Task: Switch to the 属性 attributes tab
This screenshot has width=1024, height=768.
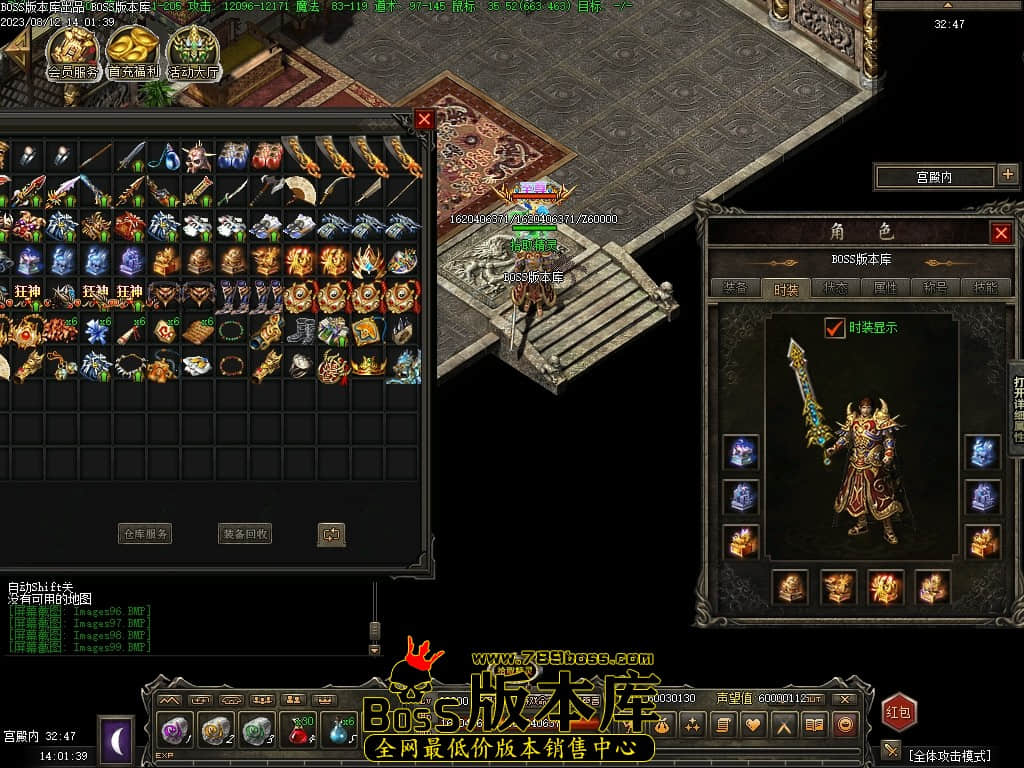Action: tap(885, 288)
